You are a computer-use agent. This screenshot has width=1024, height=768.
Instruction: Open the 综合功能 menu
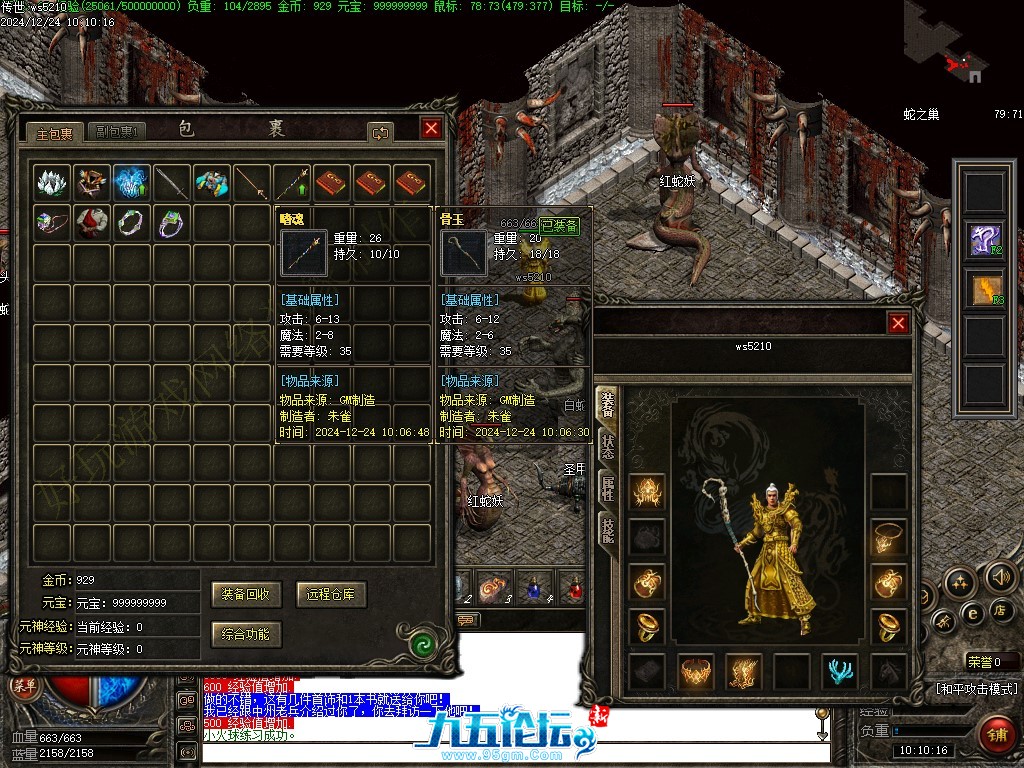(x=246, y=634)
